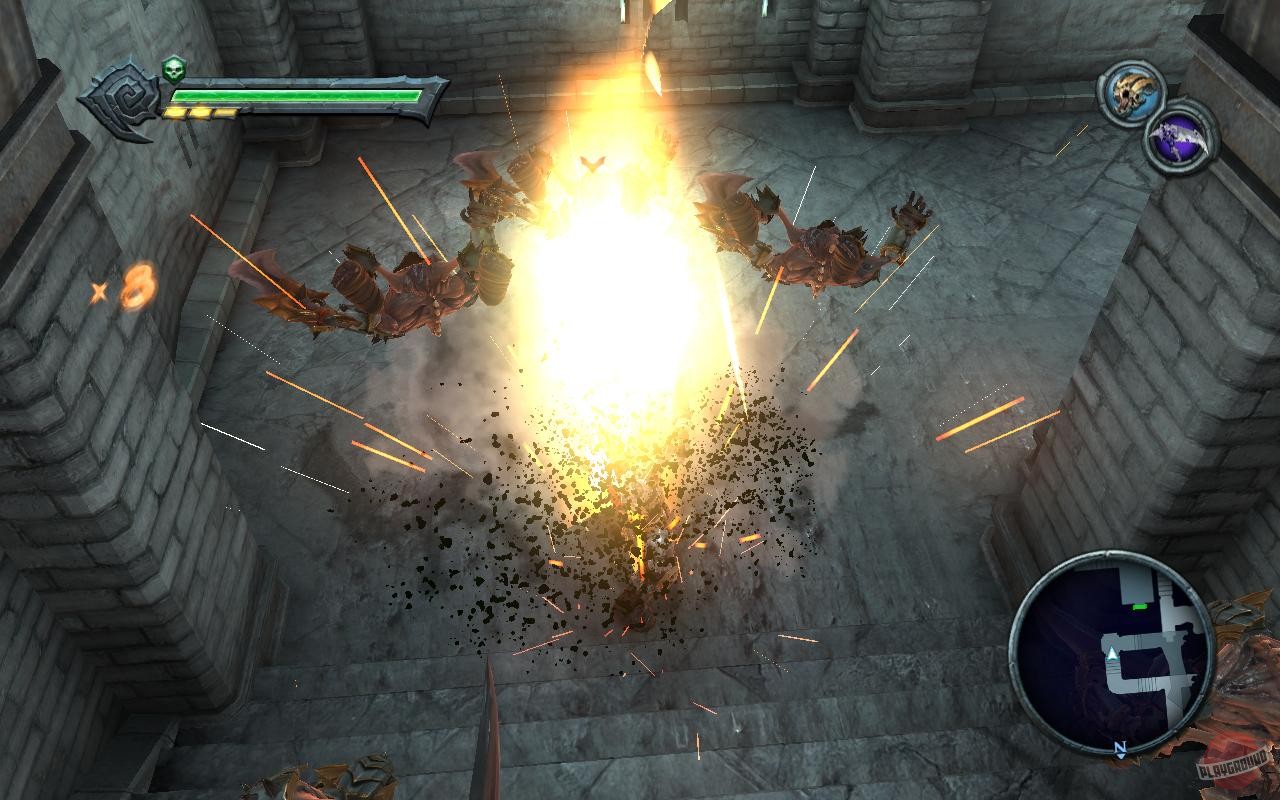1280x800 pixels.
Task: Click the second yellow wrath segment
Action: pos(201,112)
